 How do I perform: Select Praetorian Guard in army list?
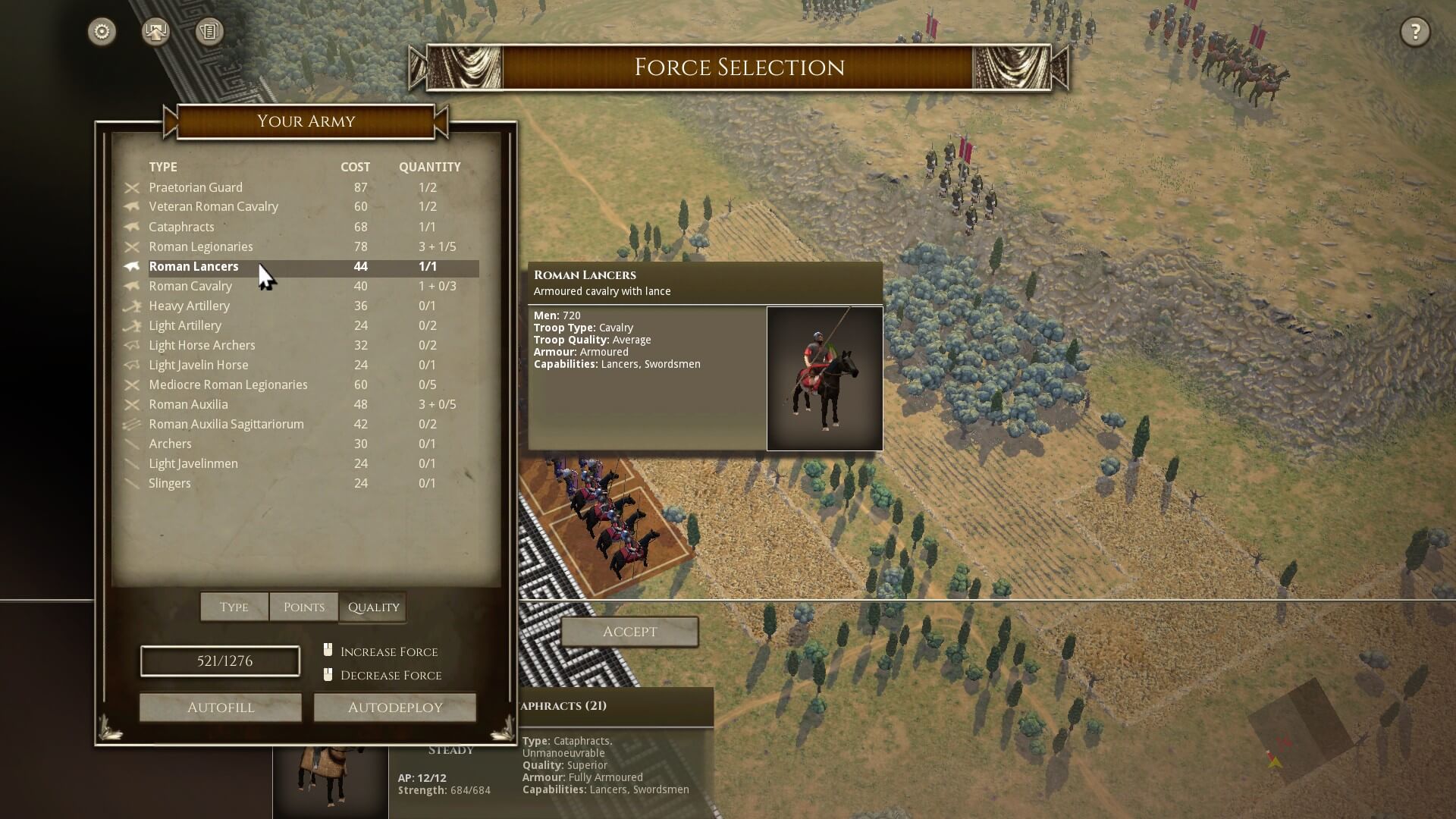196,187
